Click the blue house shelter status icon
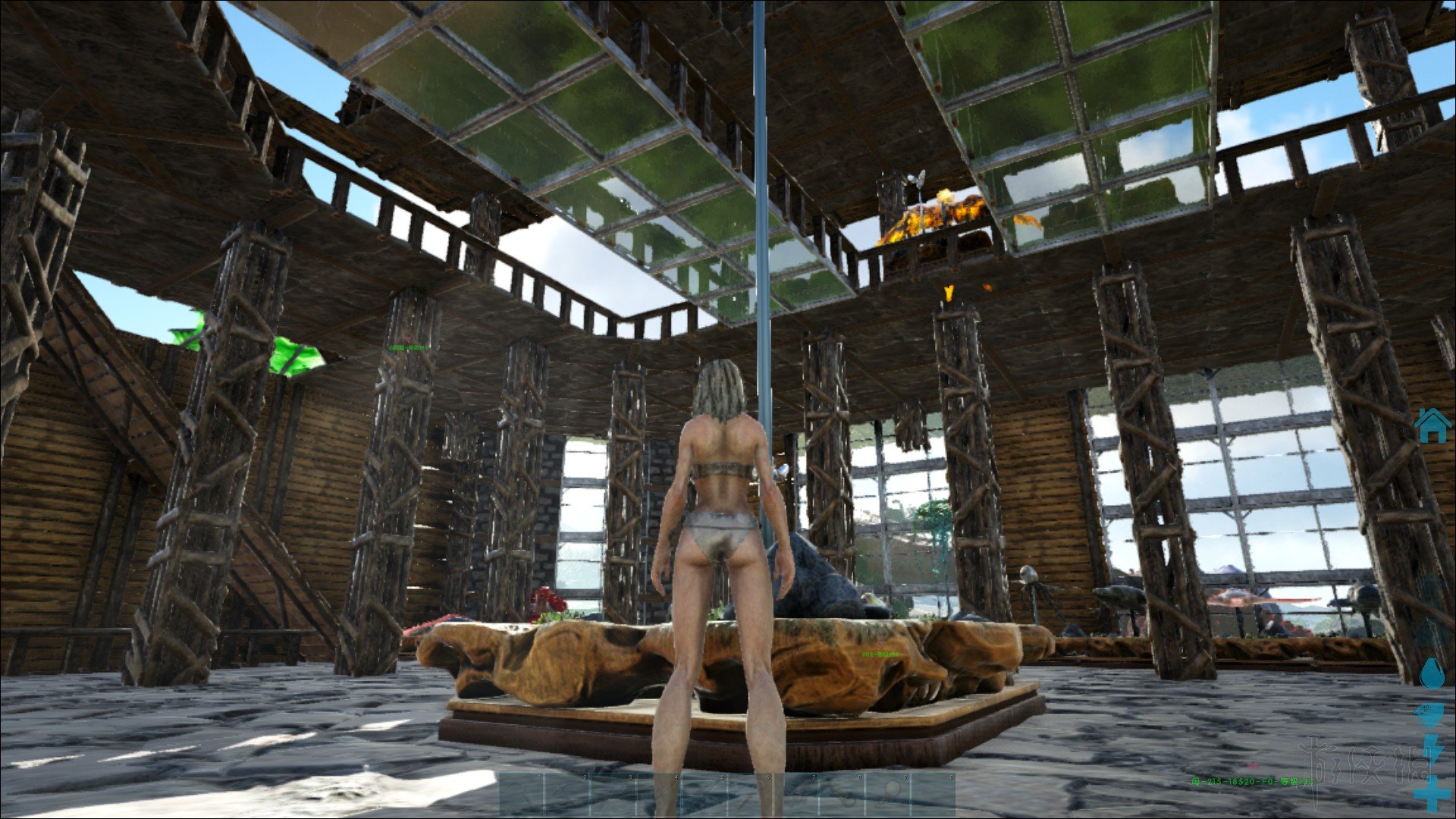This screenshot has height=819, width=1456. [x=1432, y=425]
